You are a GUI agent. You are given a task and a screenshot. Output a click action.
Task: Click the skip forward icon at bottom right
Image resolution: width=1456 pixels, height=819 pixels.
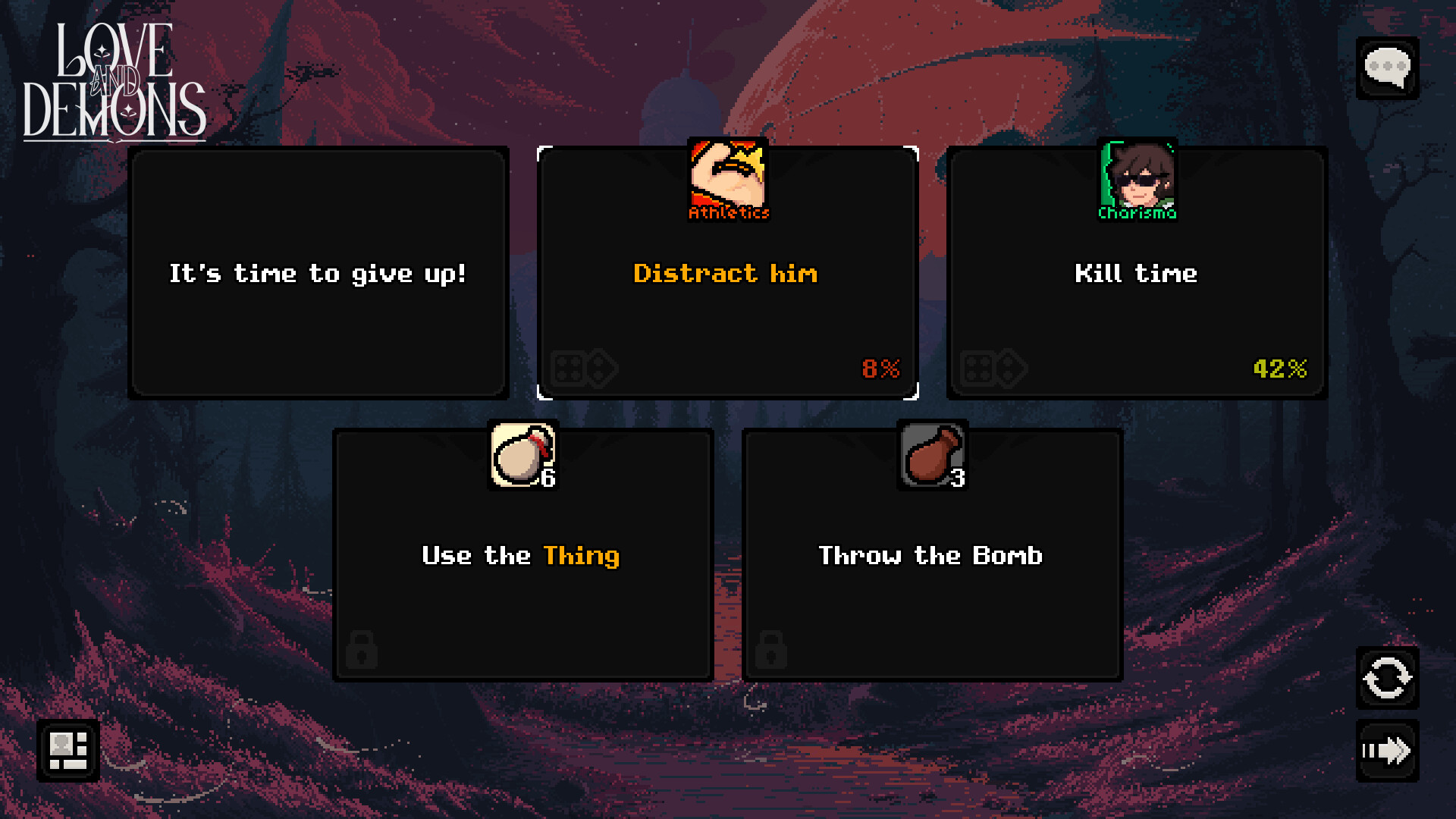point(1388,752)
